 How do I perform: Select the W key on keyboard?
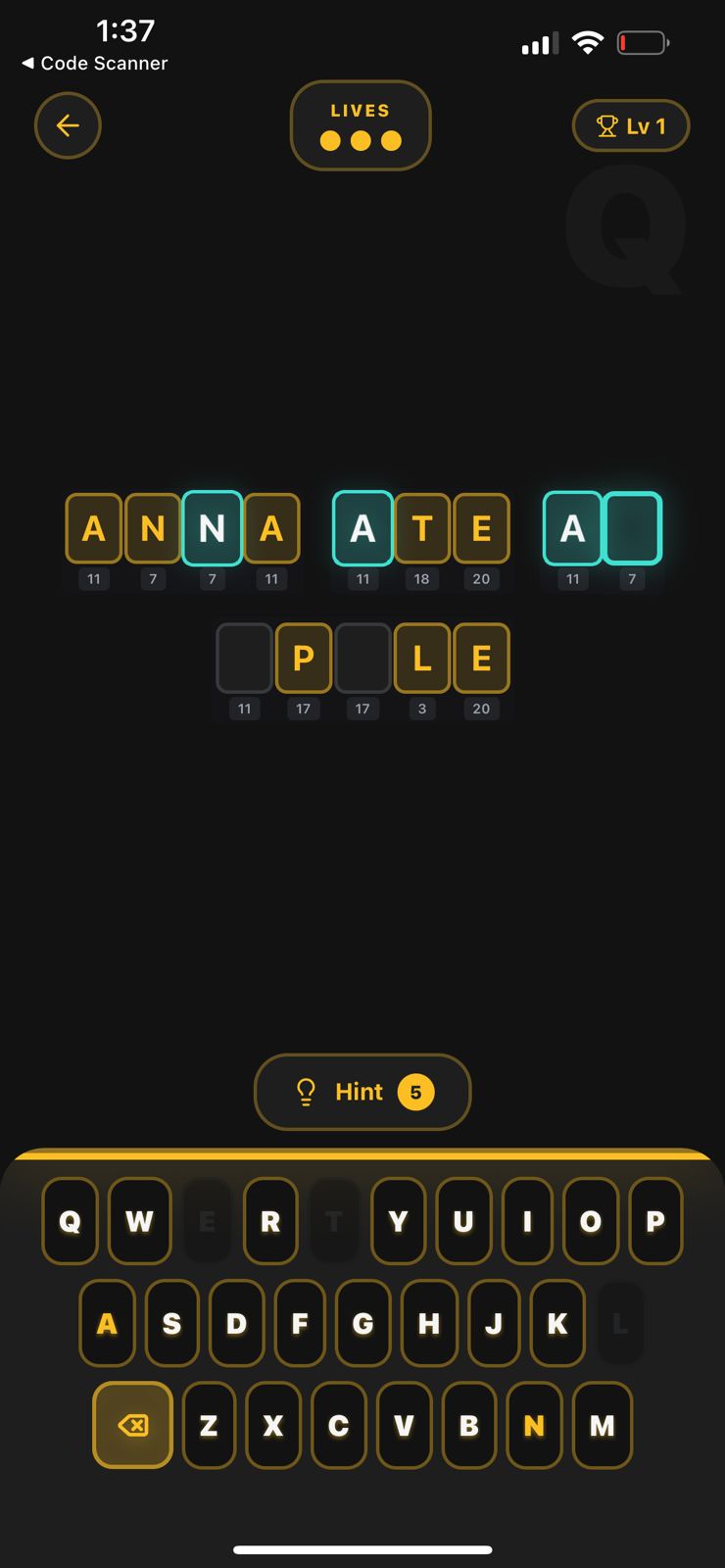(x=139, y=1221)
